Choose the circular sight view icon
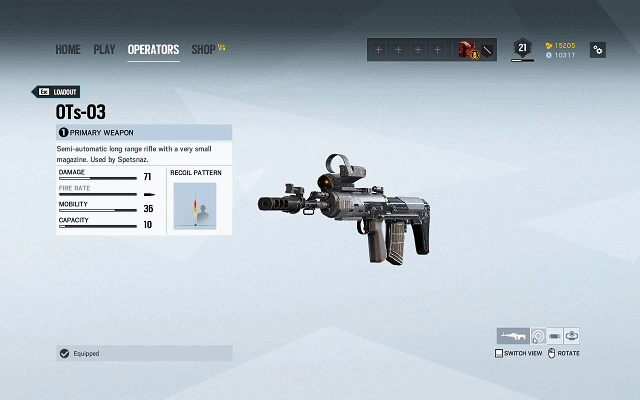 537,336
